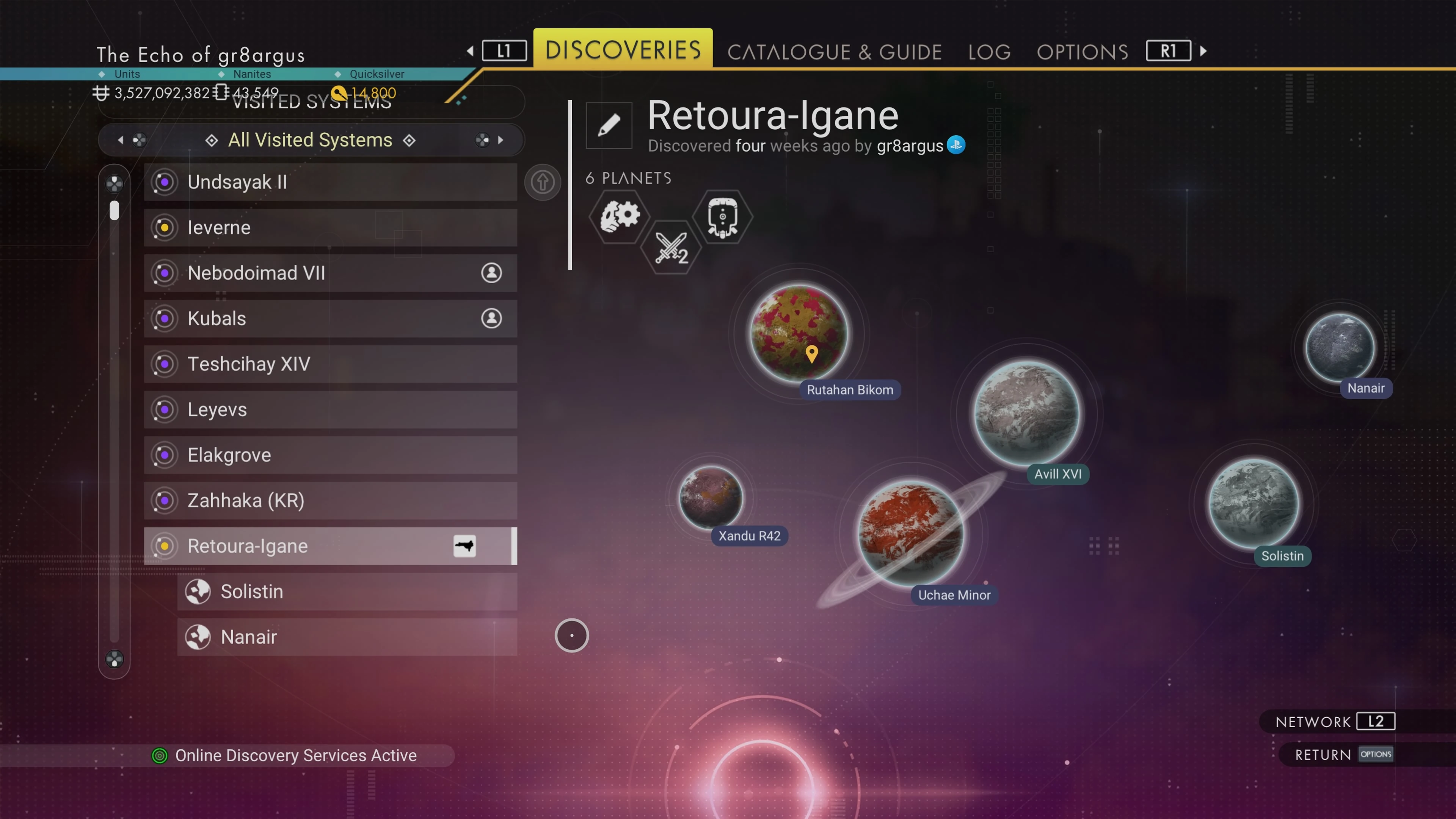The image size is (1456, 819).
Task: Select the Leyevs system
Action: pyautogui.click(x=330, y=410)
